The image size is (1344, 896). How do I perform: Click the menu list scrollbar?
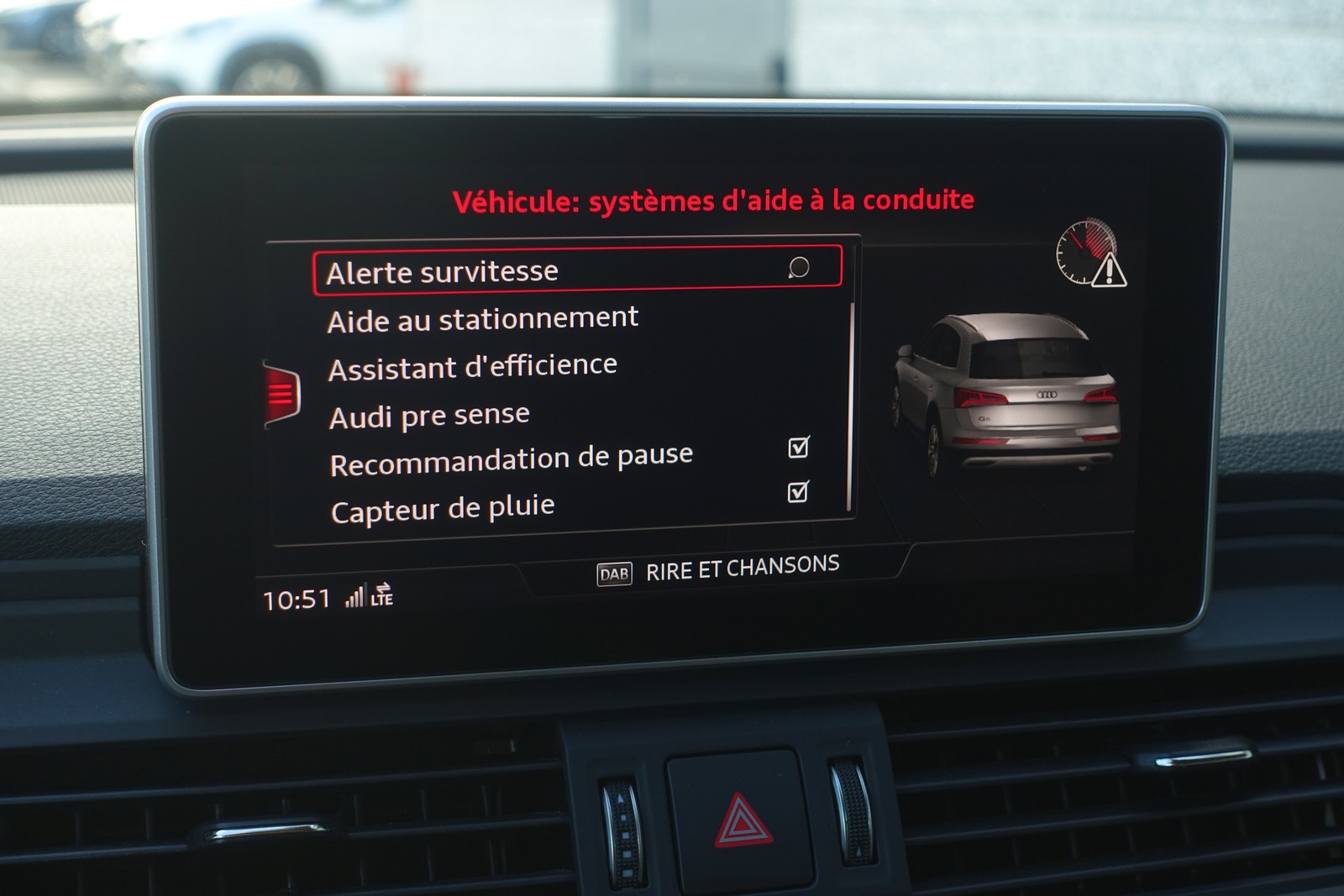click(851, 403)
